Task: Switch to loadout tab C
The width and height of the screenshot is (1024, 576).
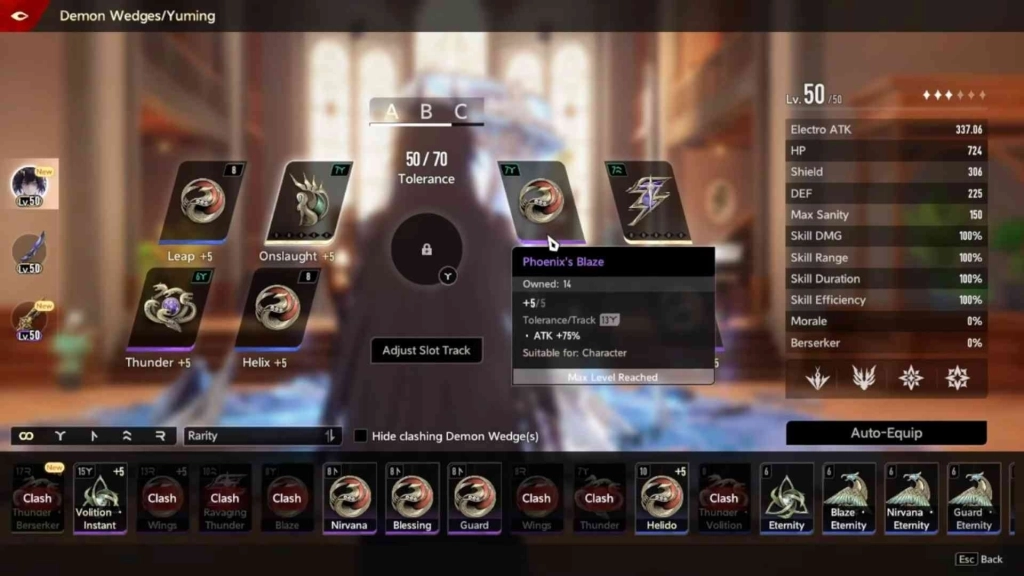Action: point(461,112)
